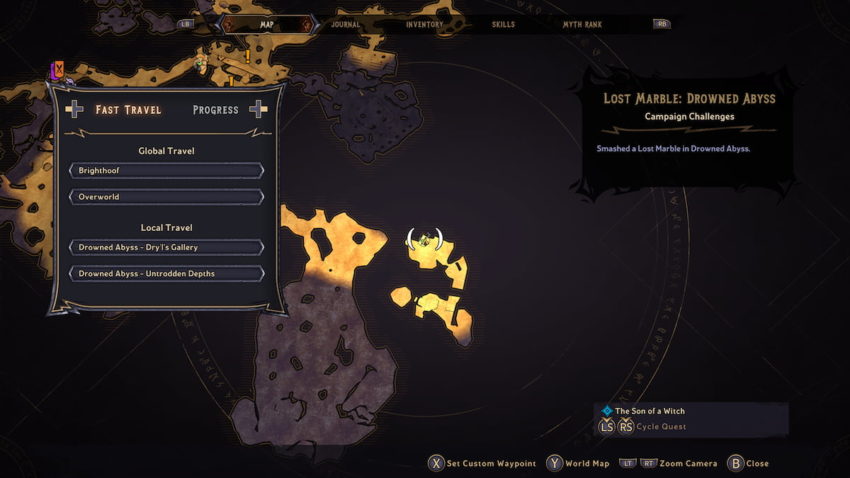Click the yellow exclamation quest marker
This screenshot has width=850, height=478.
pyautogui.click(x=247, y=57)
